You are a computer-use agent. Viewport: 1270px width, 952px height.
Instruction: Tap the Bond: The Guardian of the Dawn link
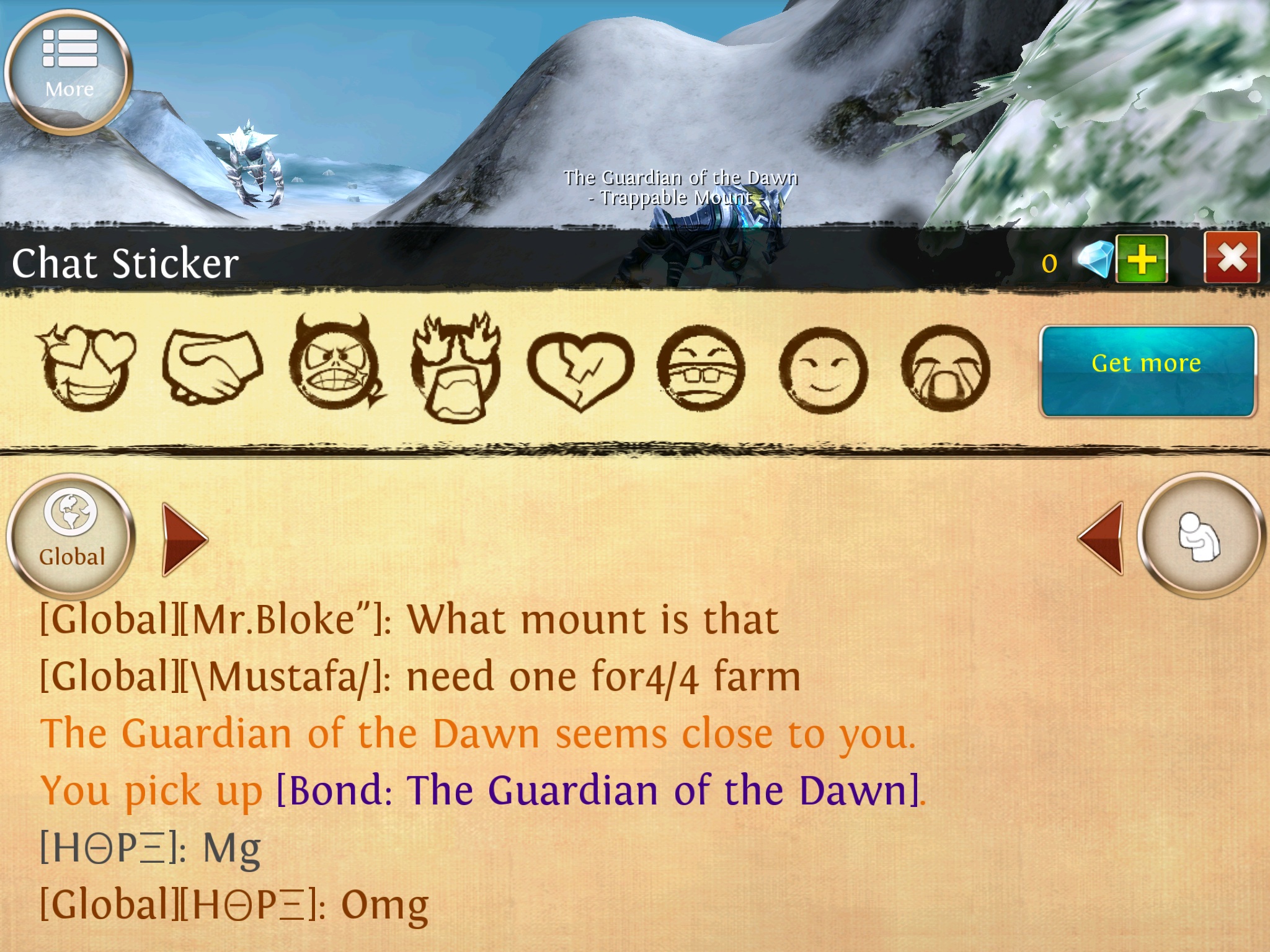coord(598,791)
